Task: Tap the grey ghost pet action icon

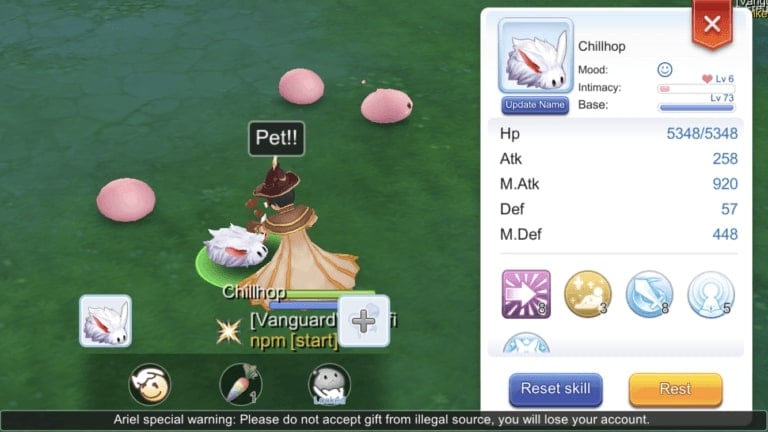Action: point(330,384)
